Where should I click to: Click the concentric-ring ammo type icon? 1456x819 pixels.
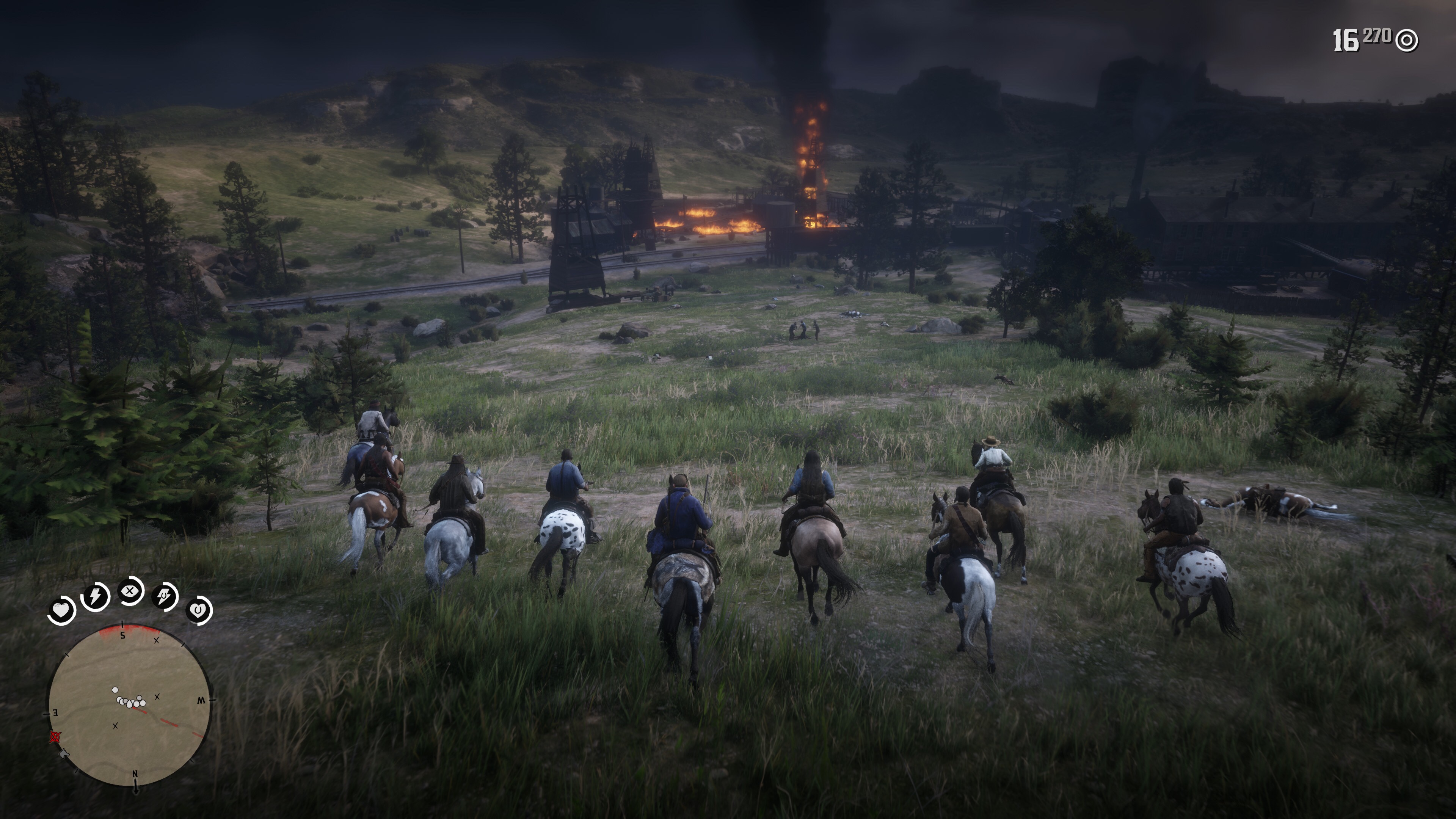pyautogui.click(x=1406, y=41)
